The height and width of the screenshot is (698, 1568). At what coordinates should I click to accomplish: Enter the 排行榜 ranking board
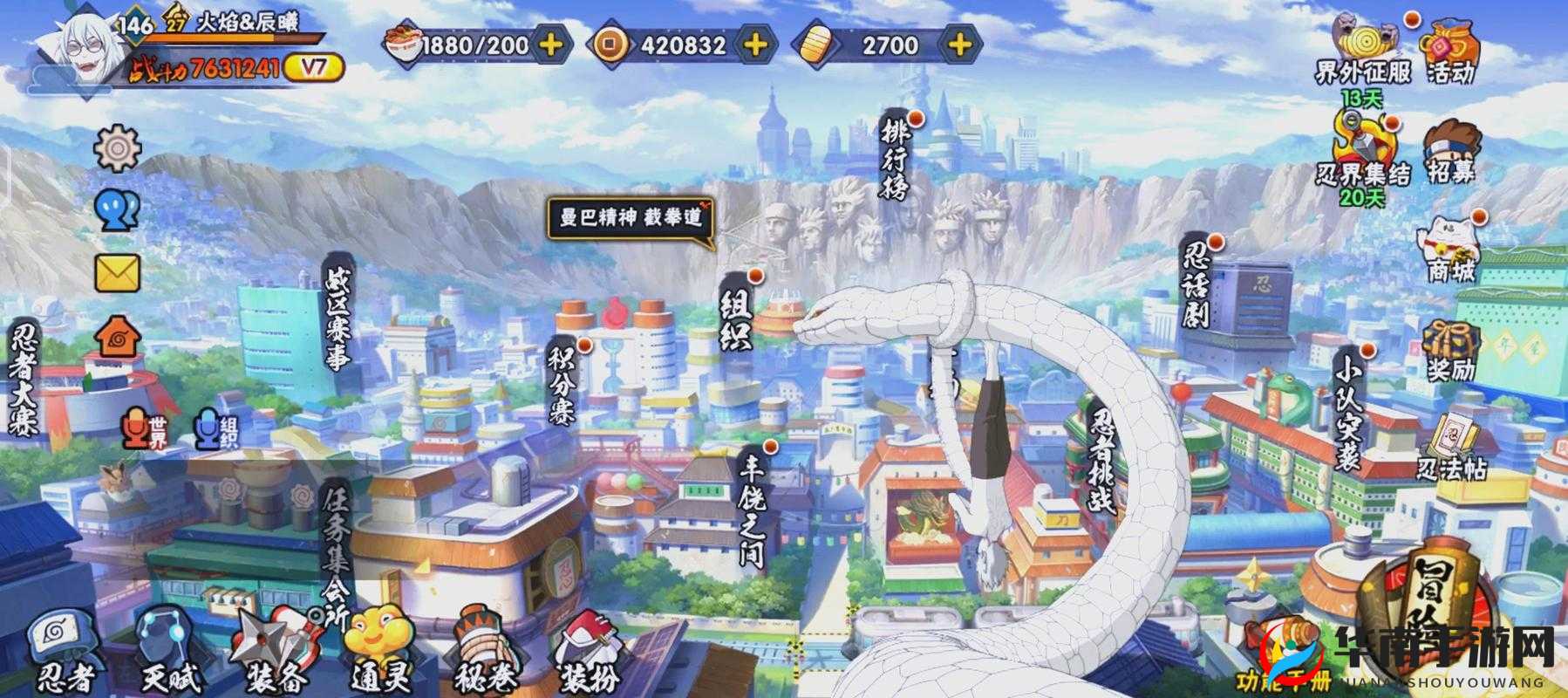coord(896,157)
